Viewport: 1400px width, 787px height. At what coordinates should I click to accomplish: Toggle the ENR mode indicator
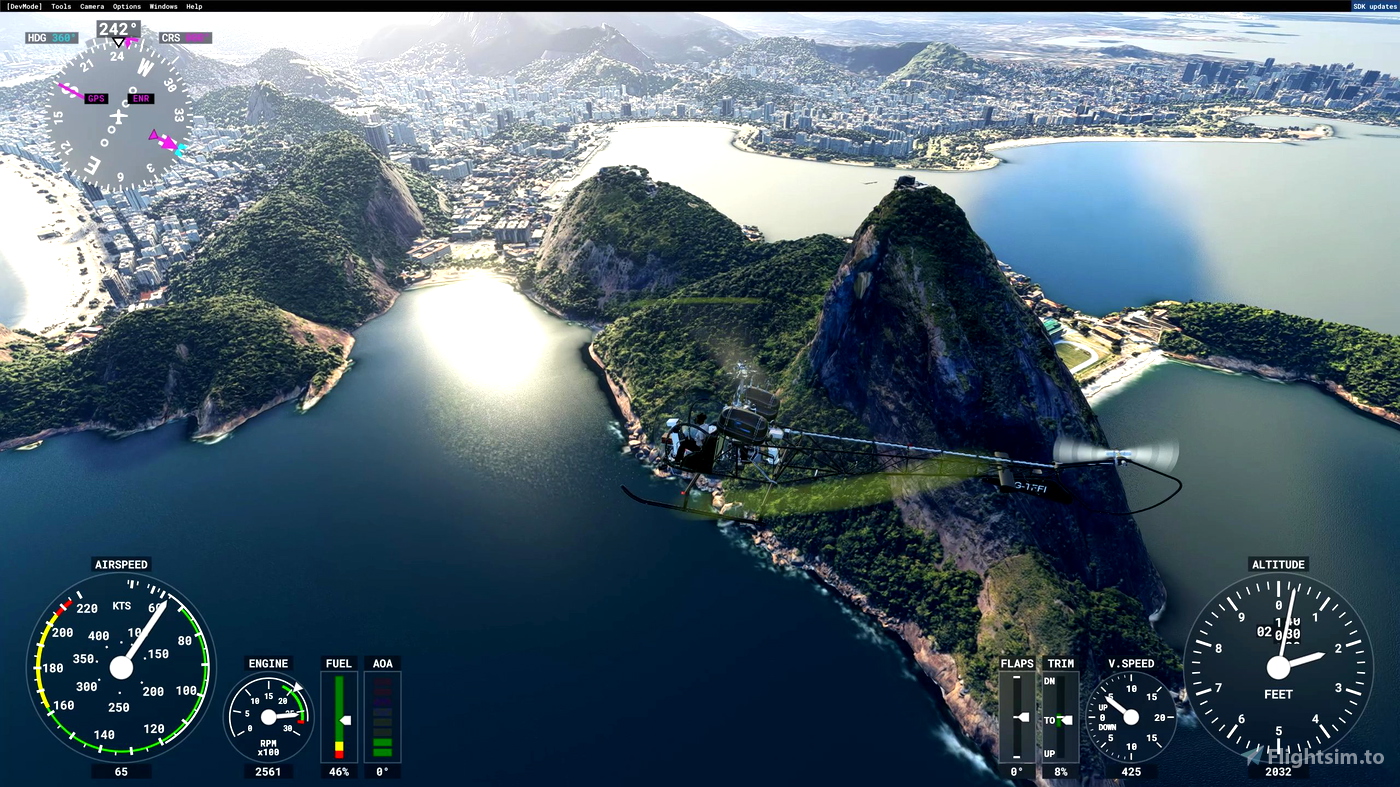coord(140,98)
